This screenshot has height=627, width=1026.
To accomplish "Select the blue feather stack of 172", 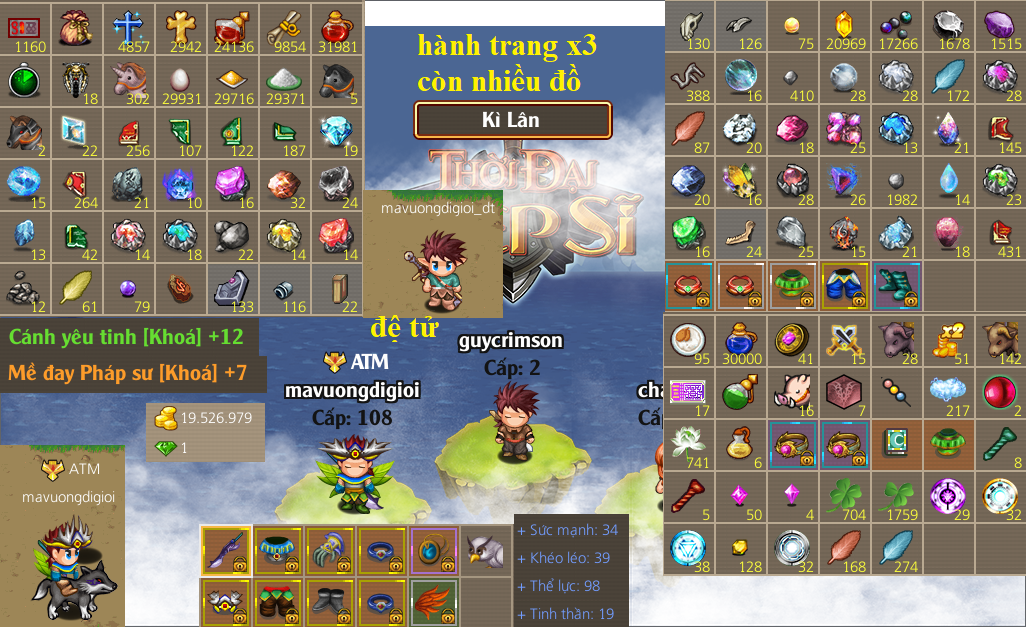I will click(948, 79).
